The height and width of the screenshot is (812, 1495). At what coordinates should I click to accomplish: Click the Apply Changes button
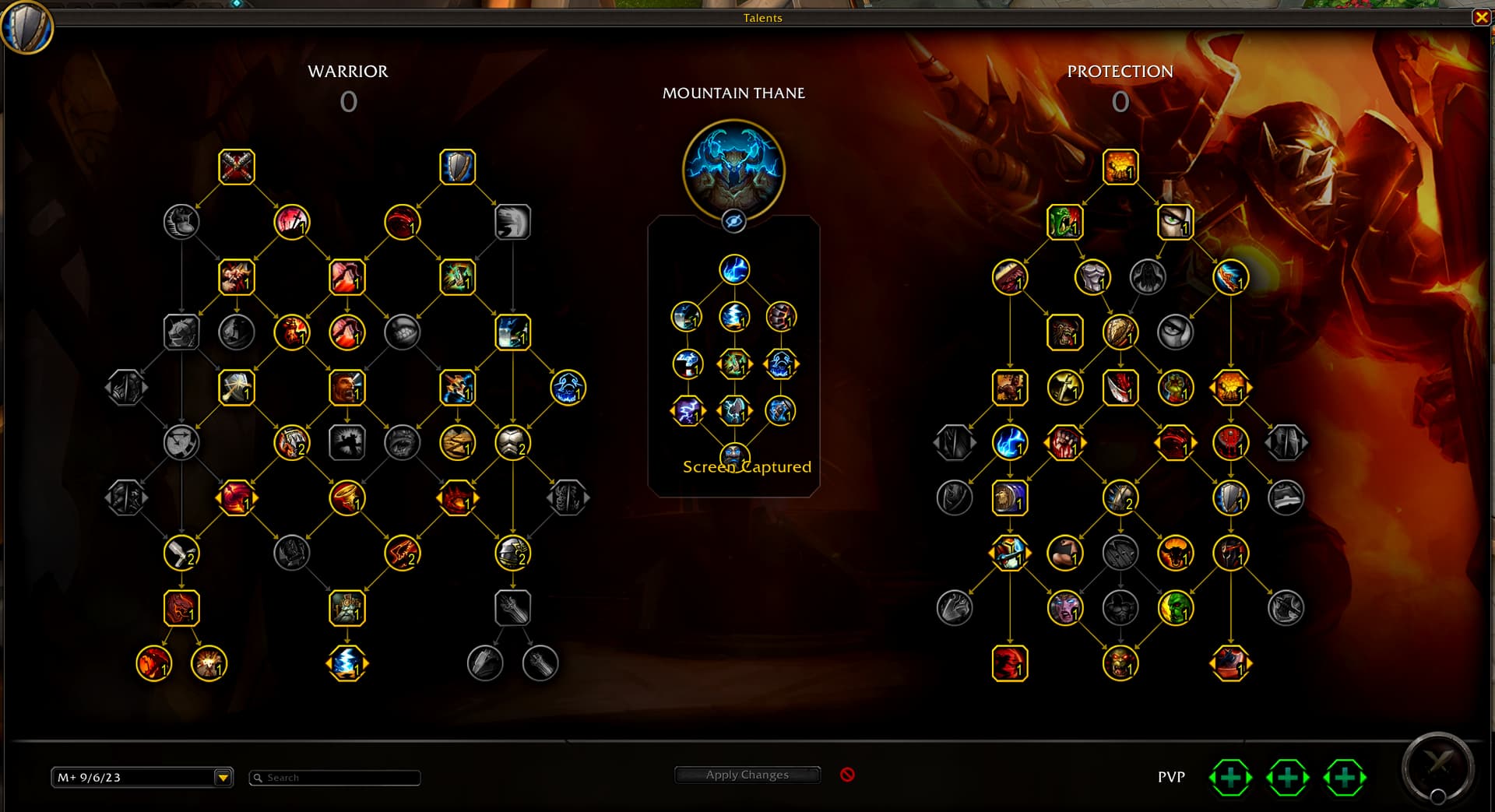[x=747, y=775]
